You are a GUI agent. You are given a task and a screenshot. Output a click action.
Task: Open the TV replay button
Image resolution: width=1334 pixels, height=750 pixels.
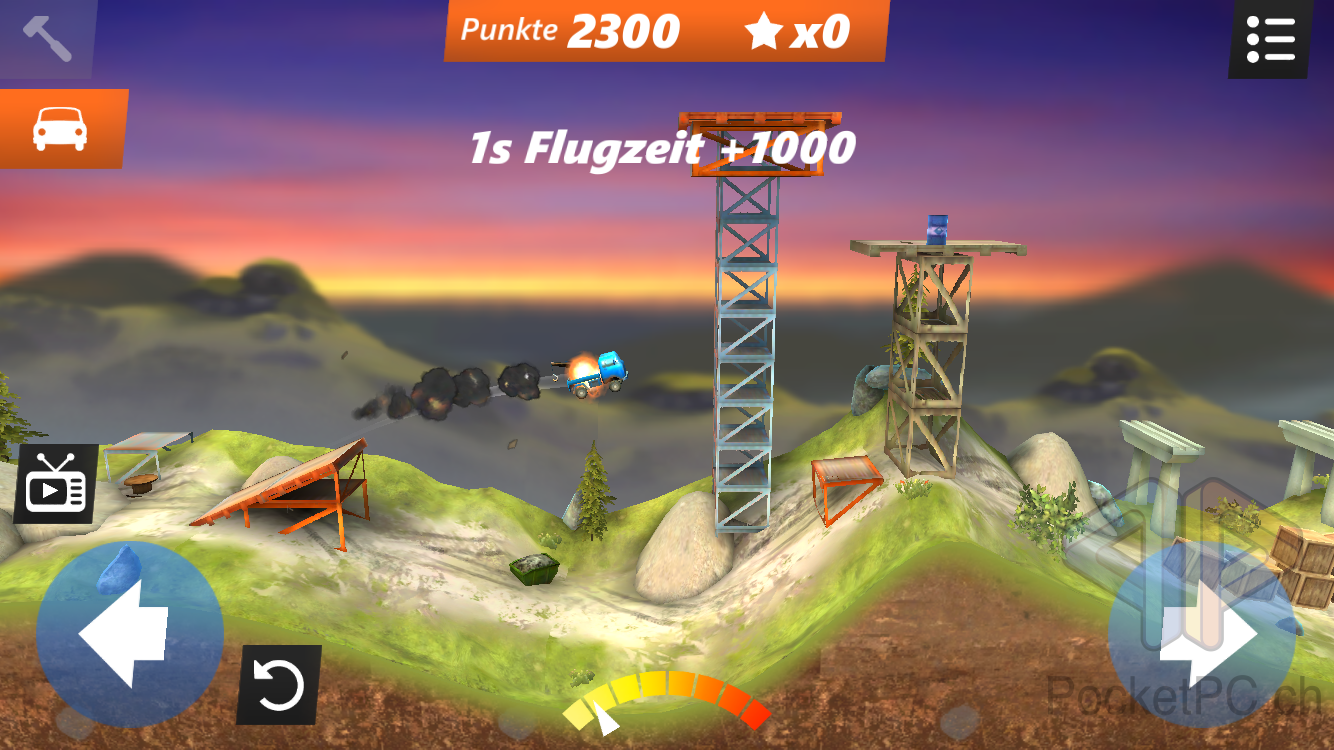57,485
